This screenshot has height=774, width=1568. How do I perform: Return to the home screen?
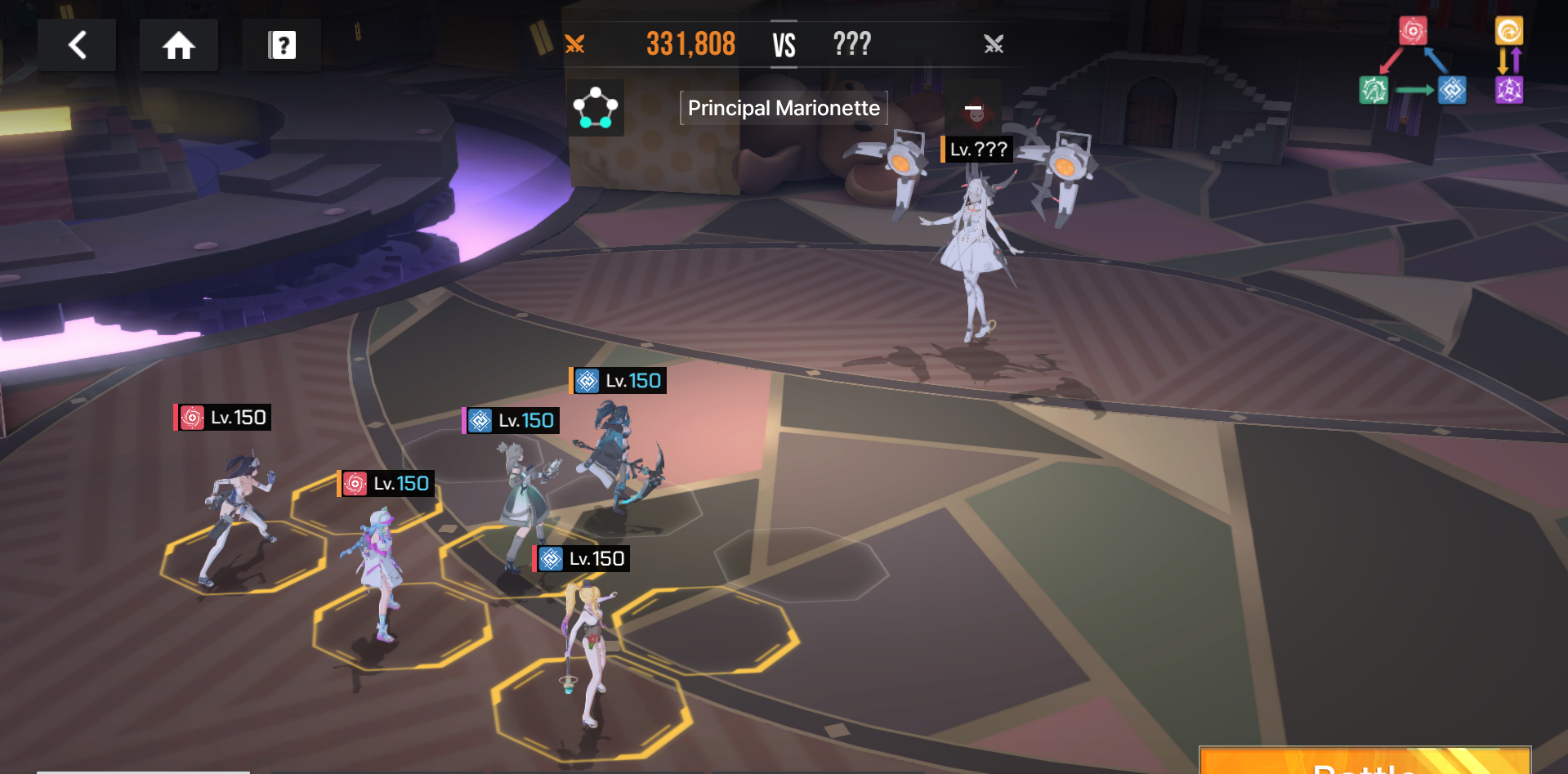tap(178, 45)
